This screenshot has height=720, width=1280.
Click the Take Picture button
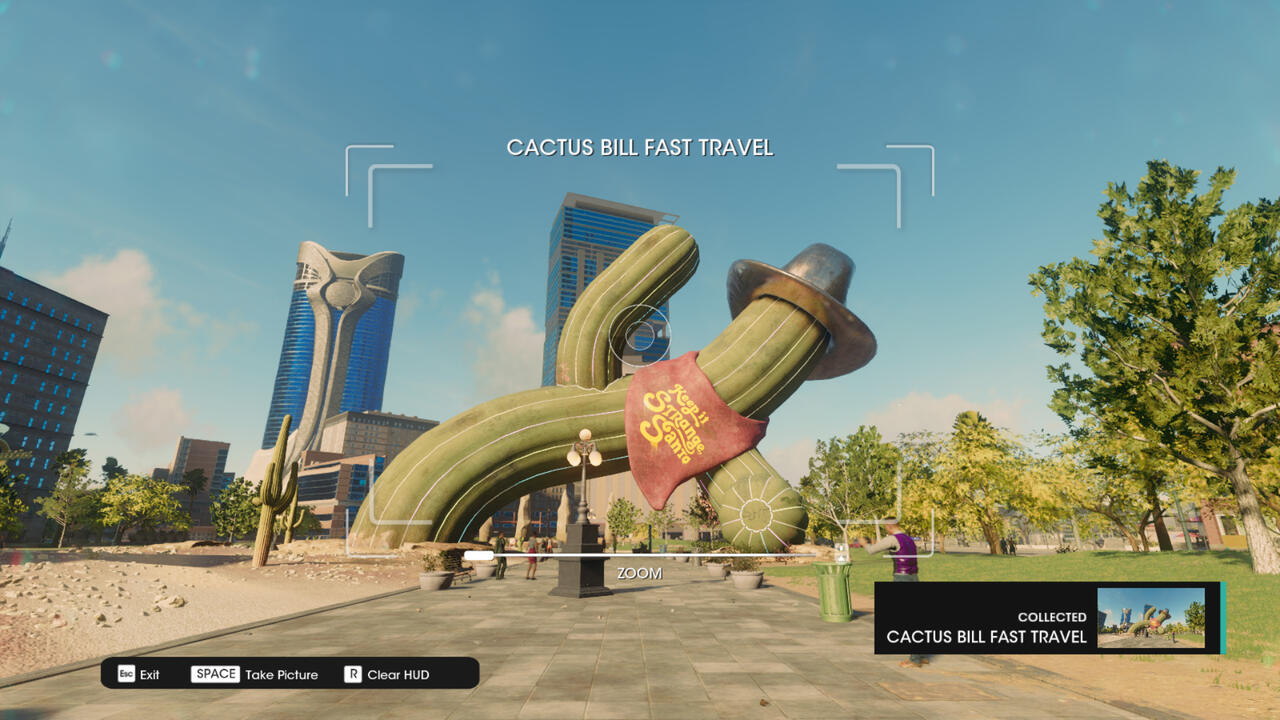pyautogui.click(x=255, y=674)
